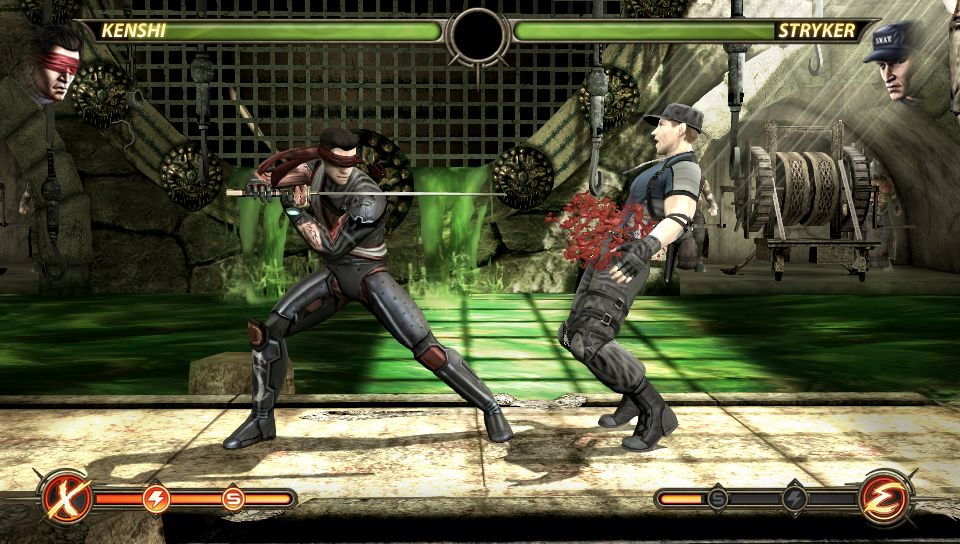Screen dimensions: 960x544
Task: Click the S segment icon on Kenshi's meter
Action: point(234,498)
